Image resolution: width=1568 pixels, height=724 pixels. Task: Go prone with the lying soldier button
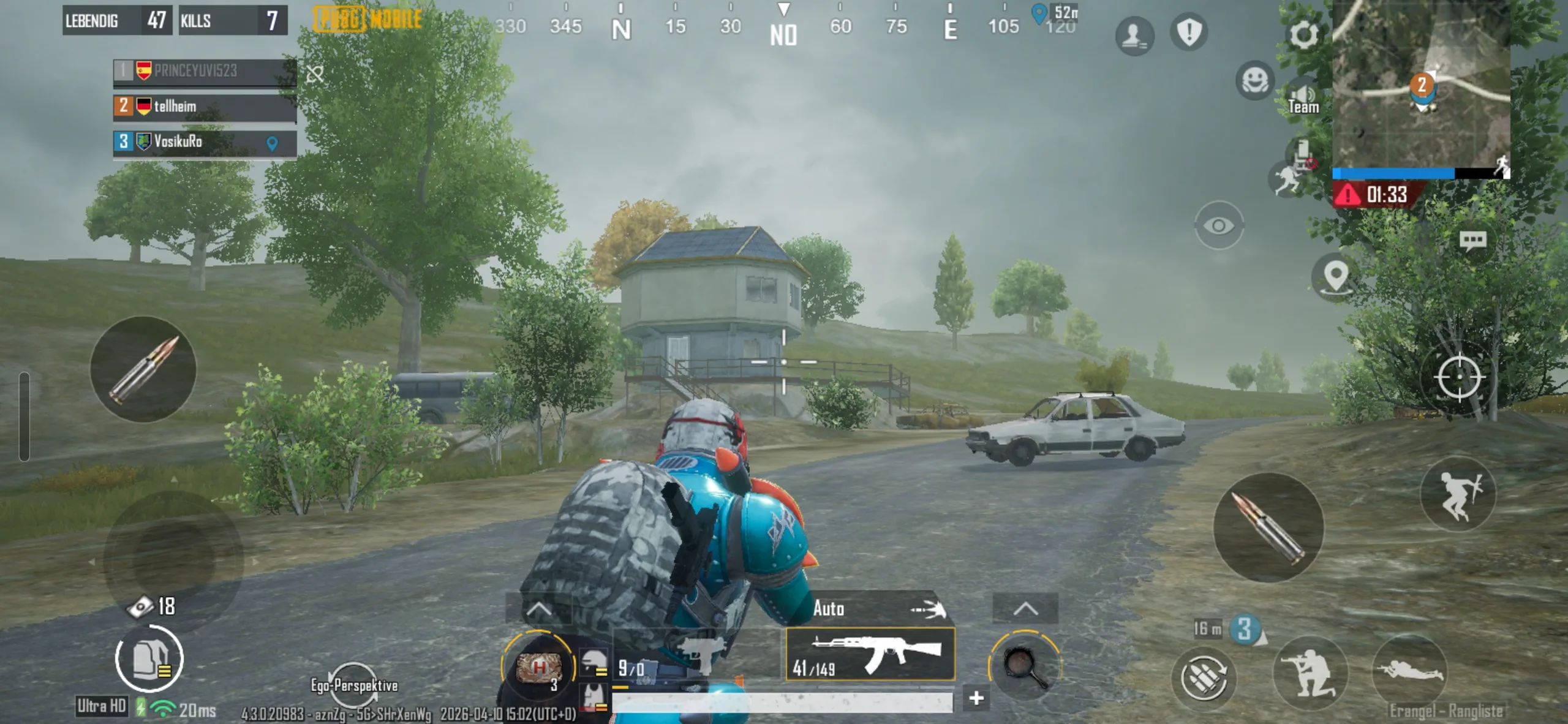[x=1409, y=671]
